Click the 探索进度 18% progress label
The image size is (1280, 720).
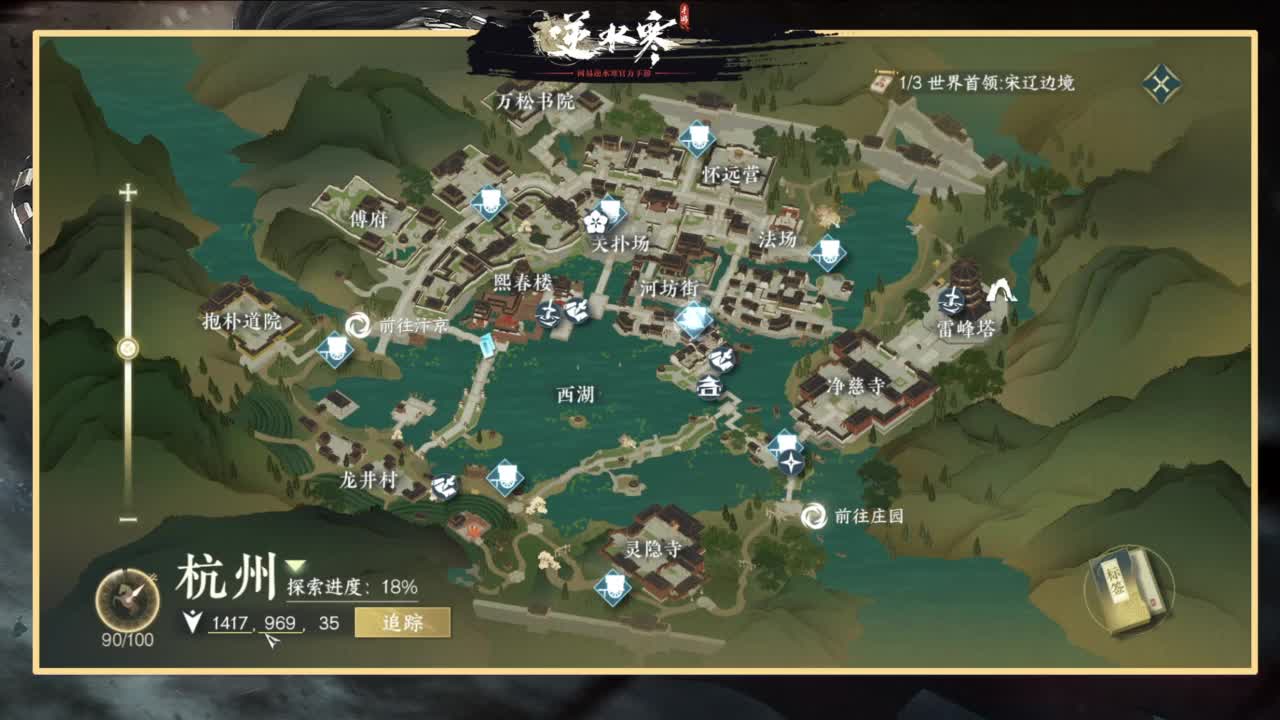tap(348, 588)
